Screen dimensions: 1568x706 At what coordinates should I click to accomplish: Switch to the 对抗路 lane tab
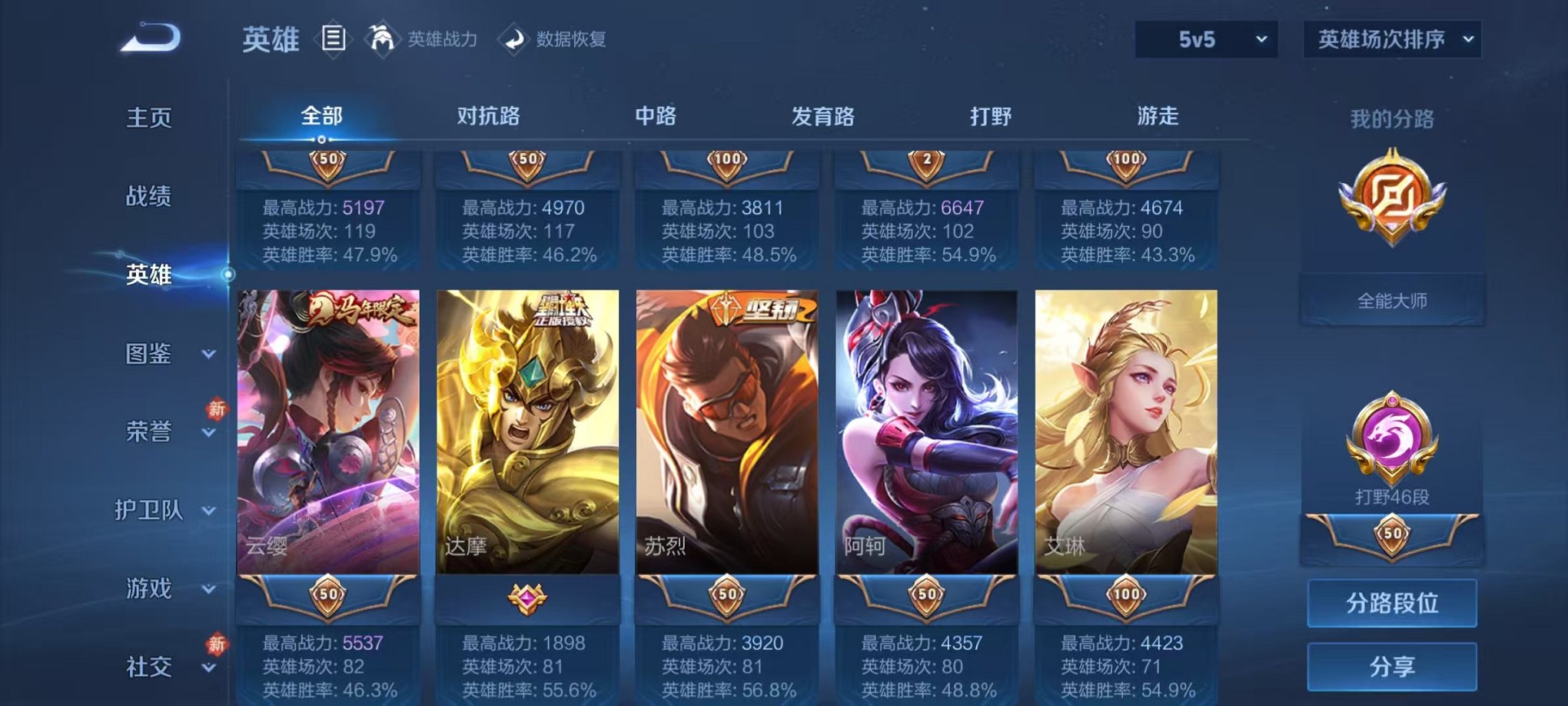(490, 115)
